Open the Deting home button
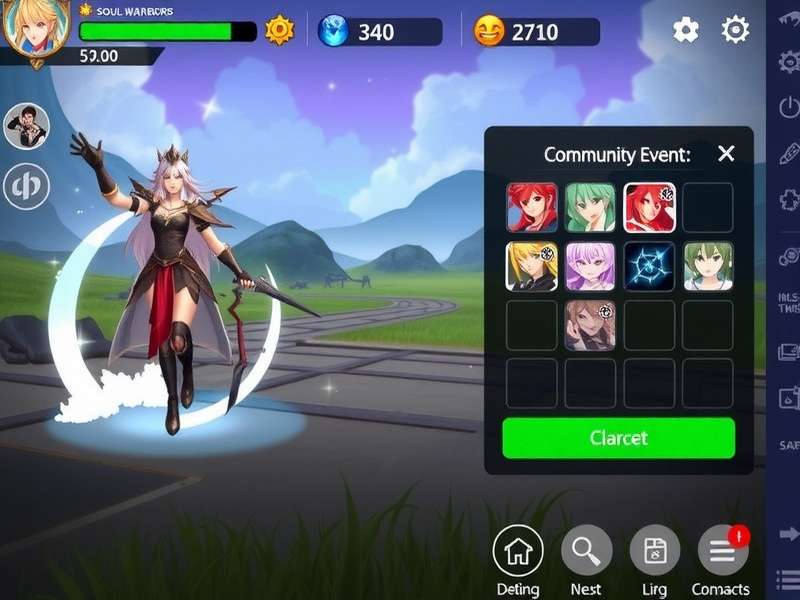This screenshot has height=600, width=800. [x=518, y=551]
